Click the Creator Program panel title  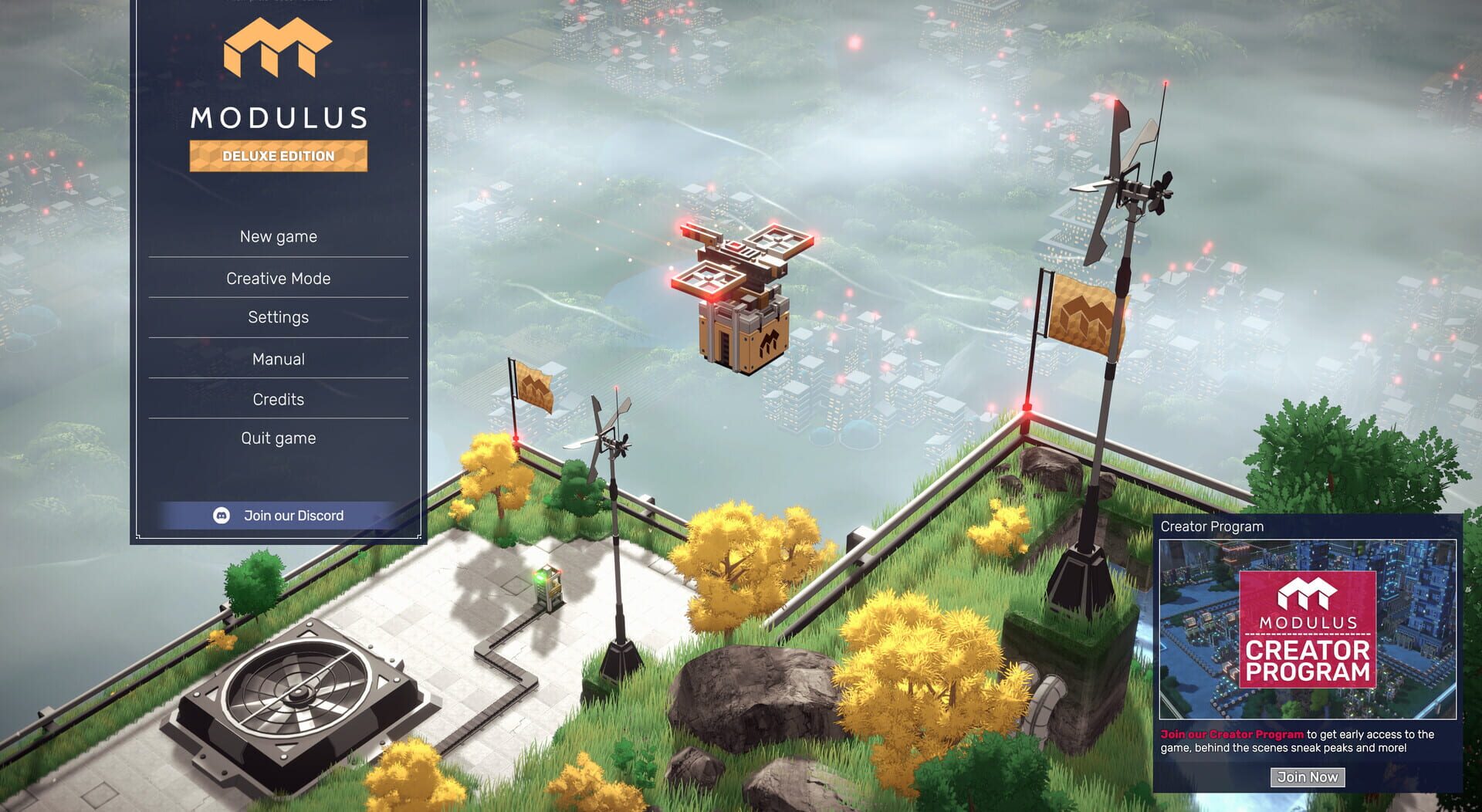point(1213,526)
